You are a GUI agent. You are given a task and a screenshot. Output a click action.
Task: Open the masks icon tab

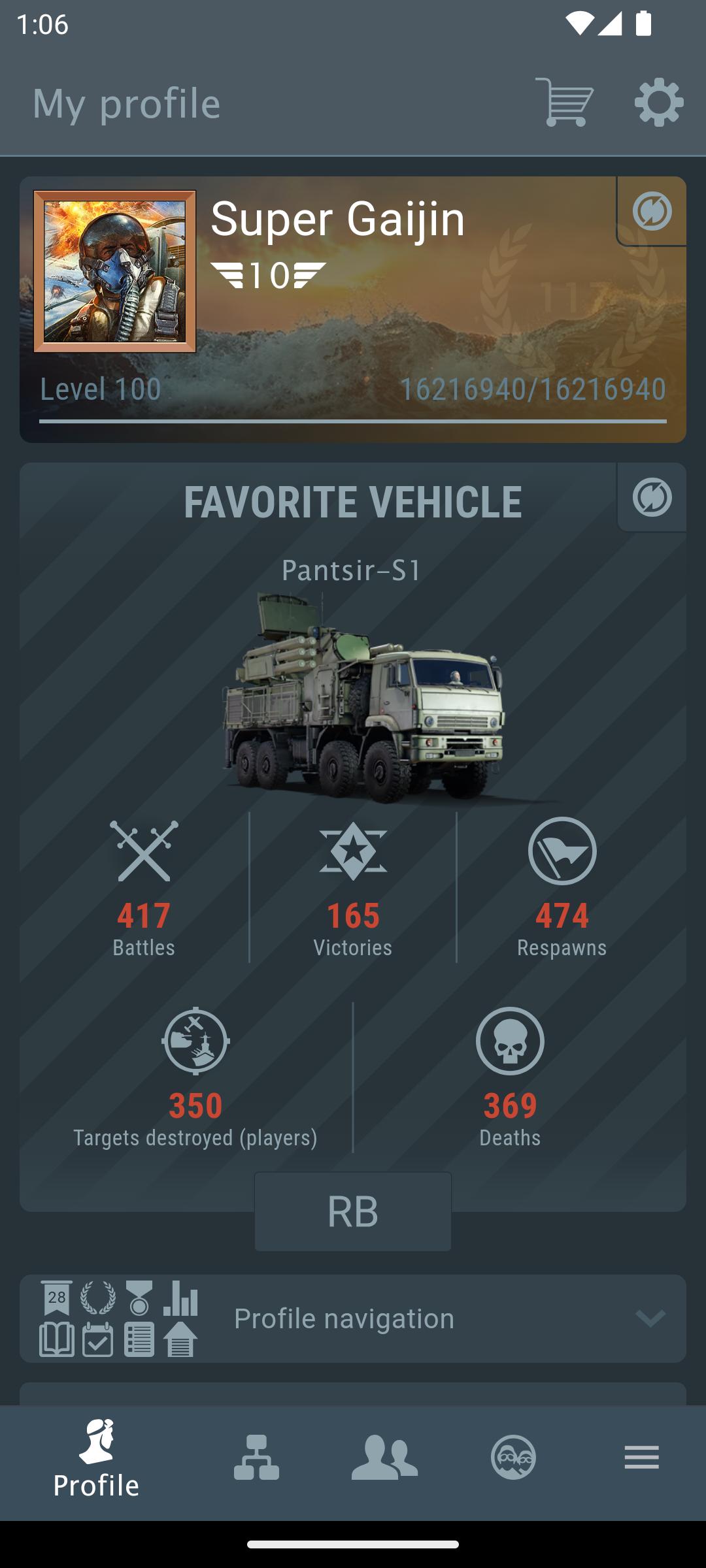tap(513, 1458)
